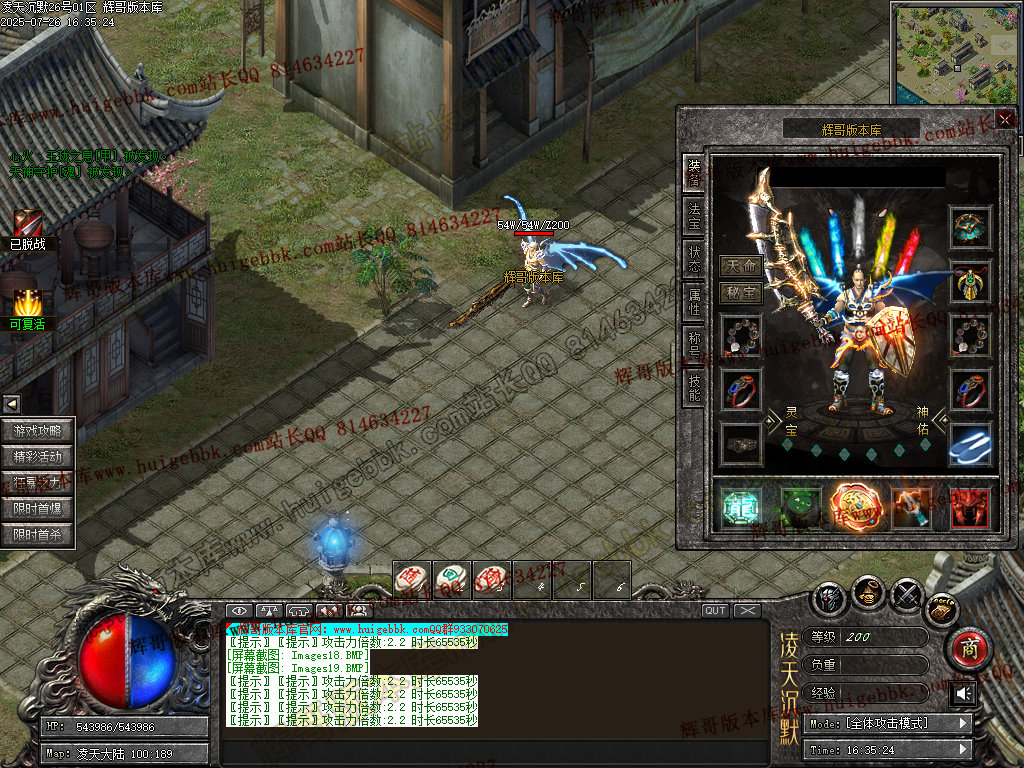Select the helmet equipment slot
This screenshot has width=1024, height=768.
click(970, 228)
